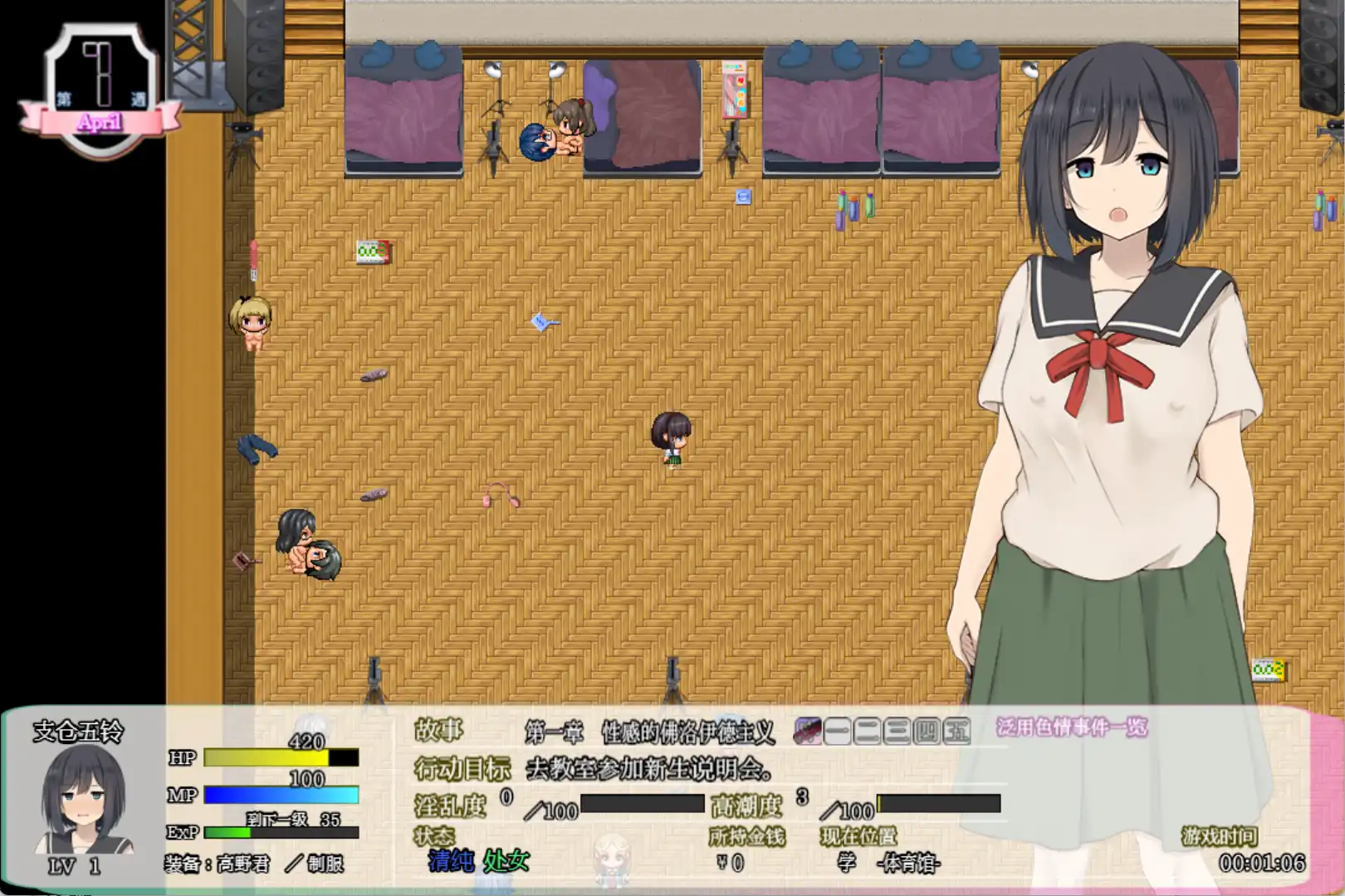Expand the 三 chapter selector
Image resolution: width=1345 pixels, height=896 pixels.
click(x=896, y=731)
